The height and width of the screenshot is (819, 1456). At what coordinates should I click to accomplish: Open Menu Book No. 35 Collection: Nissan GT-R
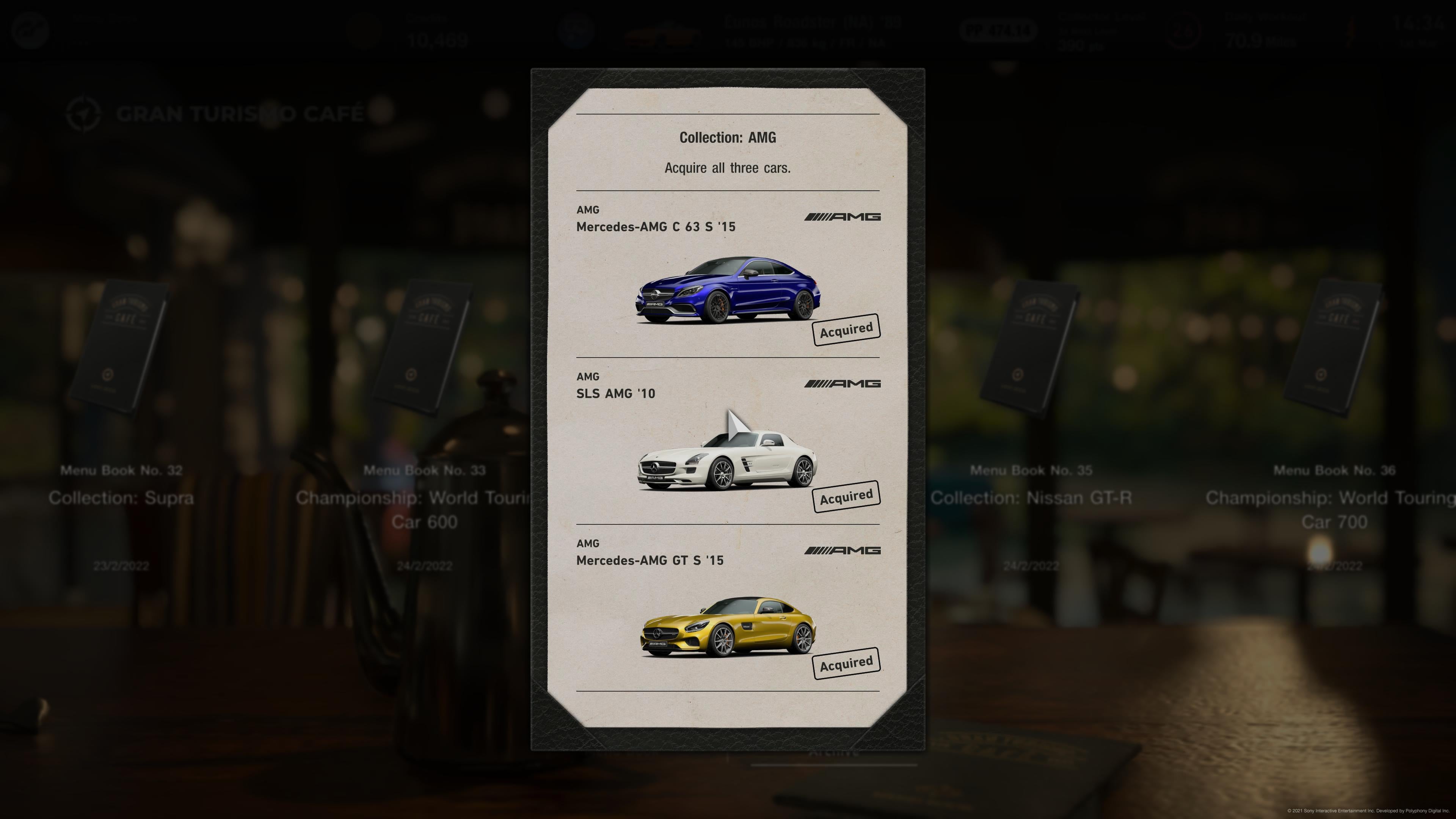[1031, 350]
